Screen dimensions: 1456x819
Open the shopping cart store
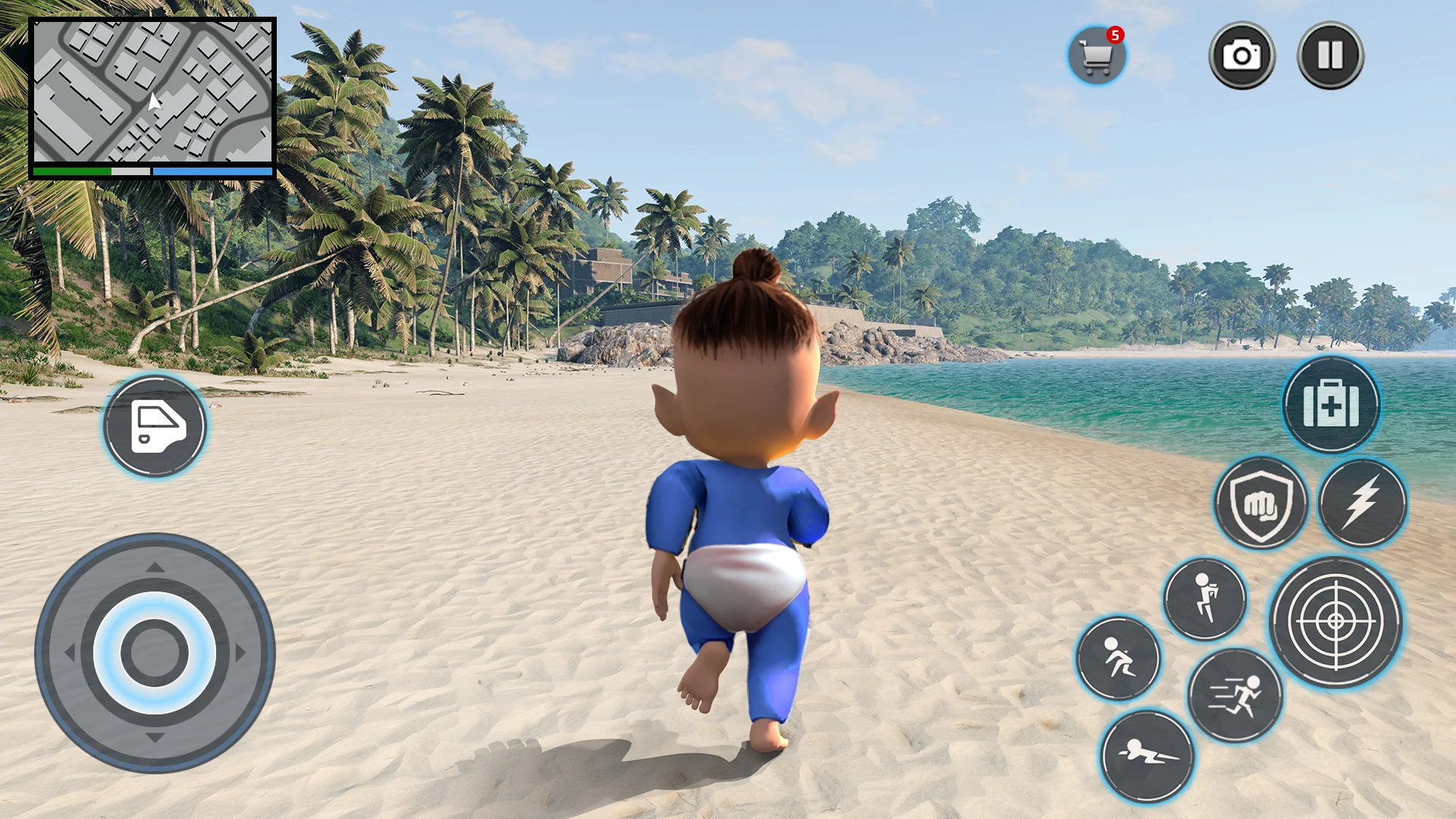click(1097, 56)
